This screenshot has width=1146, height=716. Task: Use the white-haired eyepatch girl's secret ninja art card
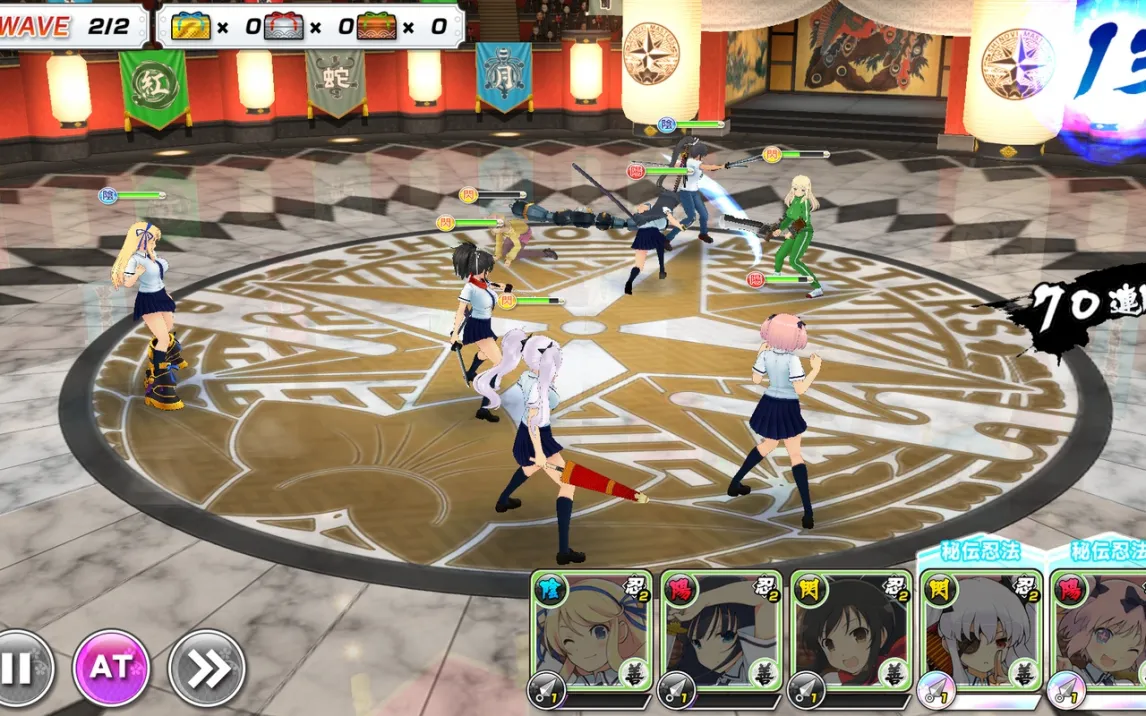[x=980, y=632]
